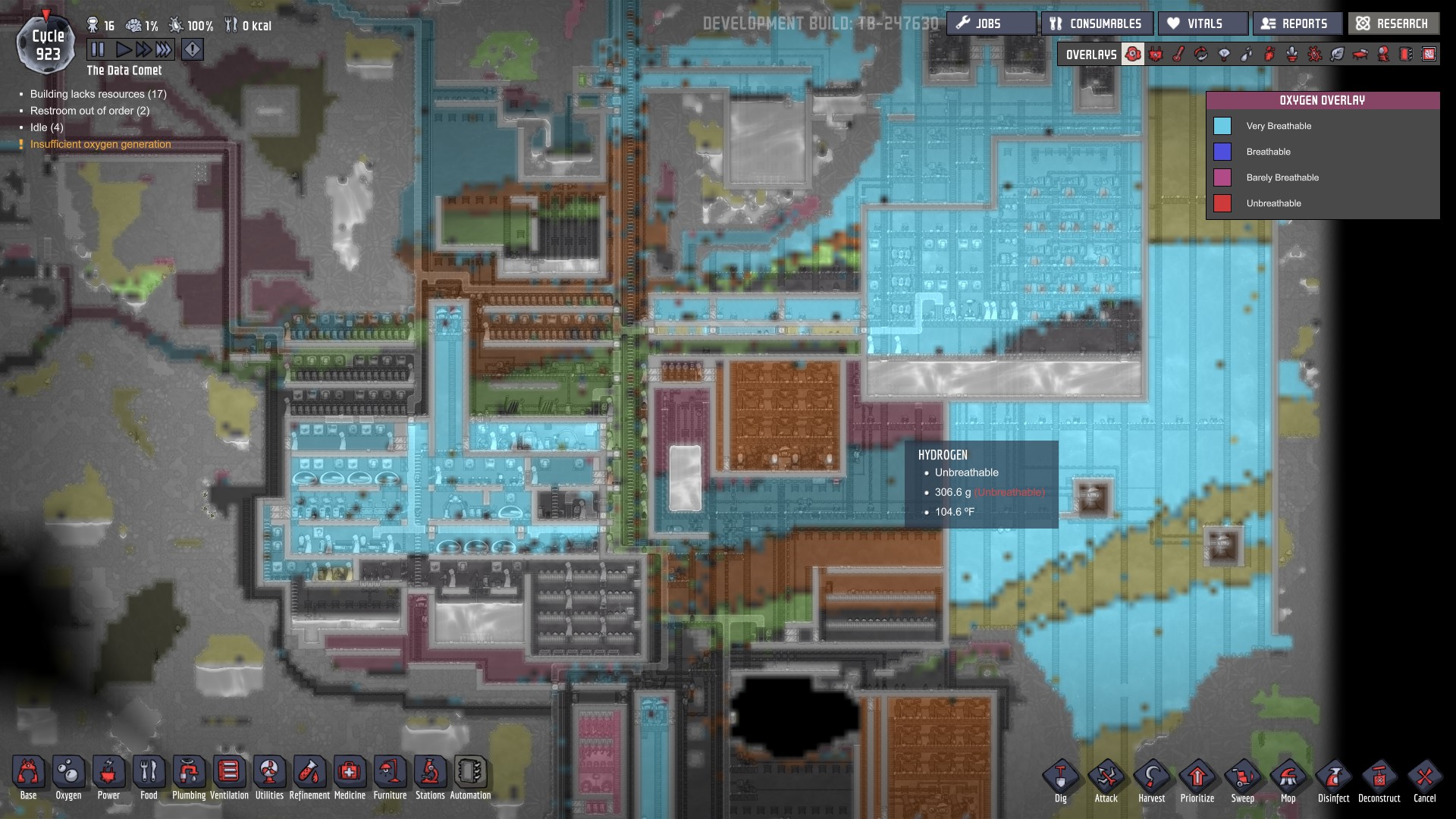Click the Very Breathable cyan legend swatch

(1223, 126)
